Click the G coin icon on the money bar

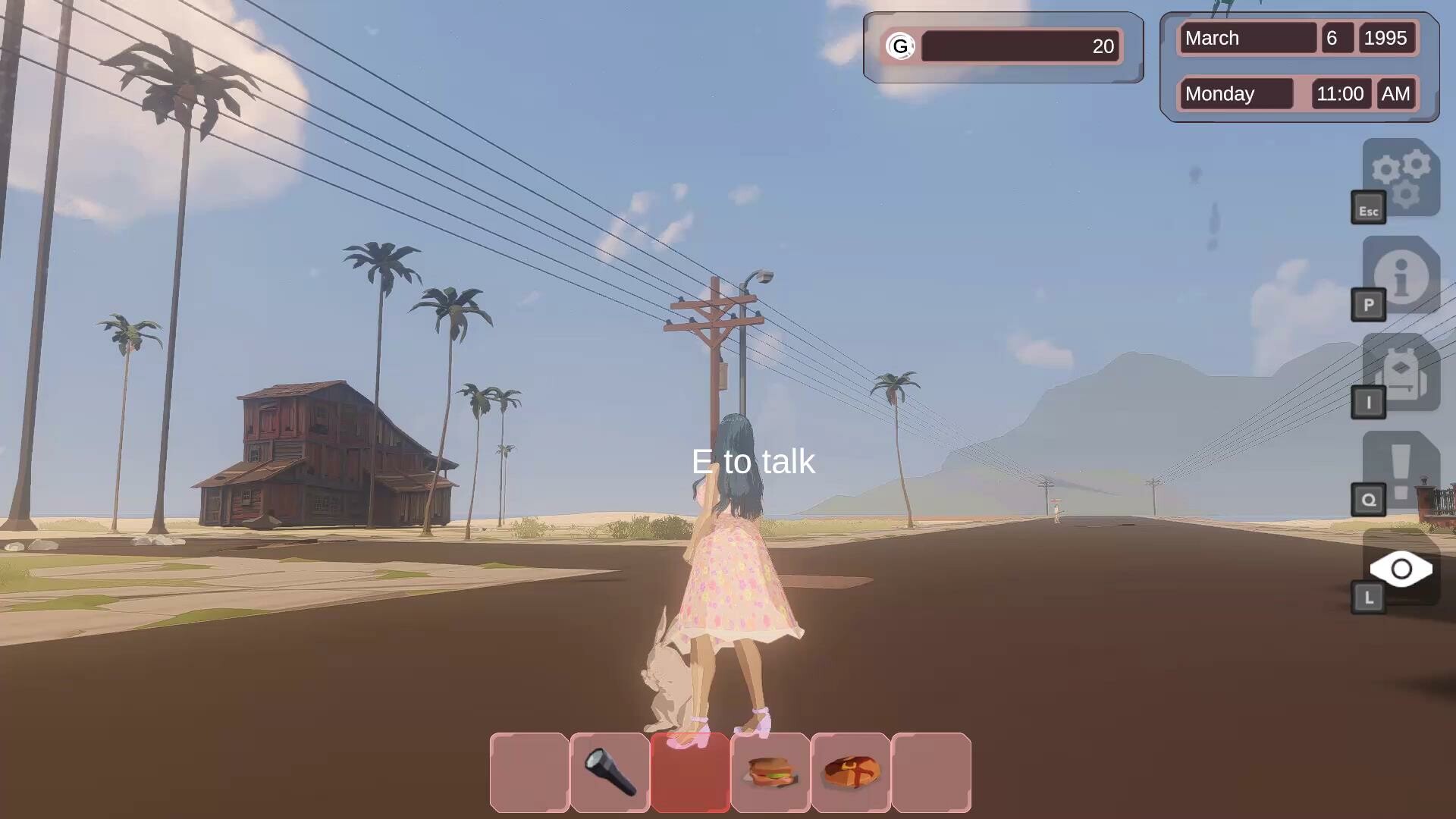tap(900, 46)
